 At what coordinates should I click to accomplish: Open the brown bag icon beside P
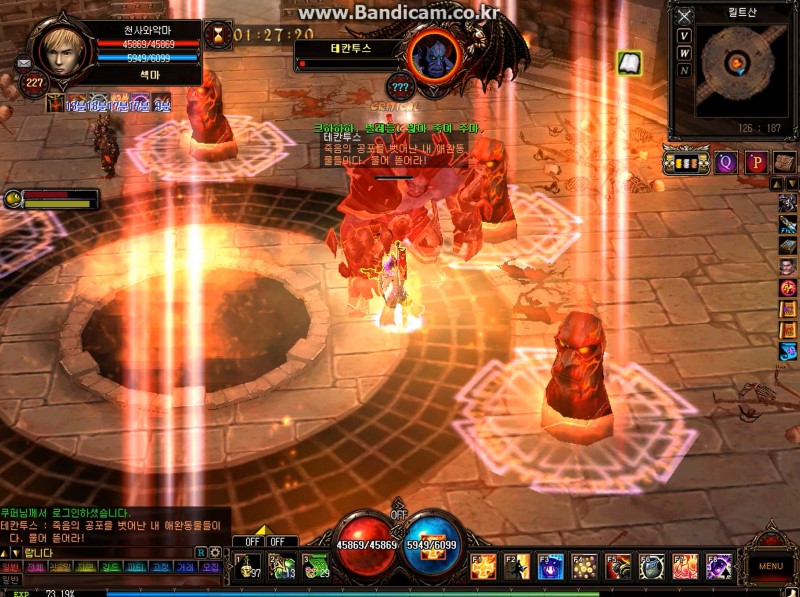(785, 162)
